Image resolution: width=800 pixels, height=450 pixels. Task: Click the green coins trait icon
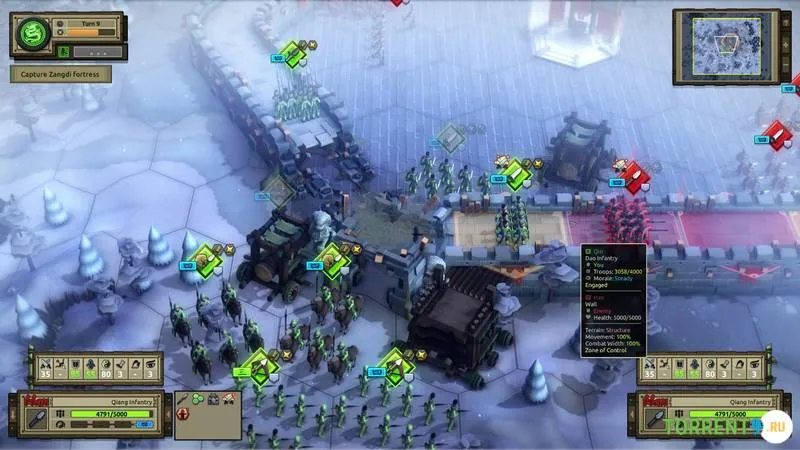pyautogui.click(x=200, y=399)
